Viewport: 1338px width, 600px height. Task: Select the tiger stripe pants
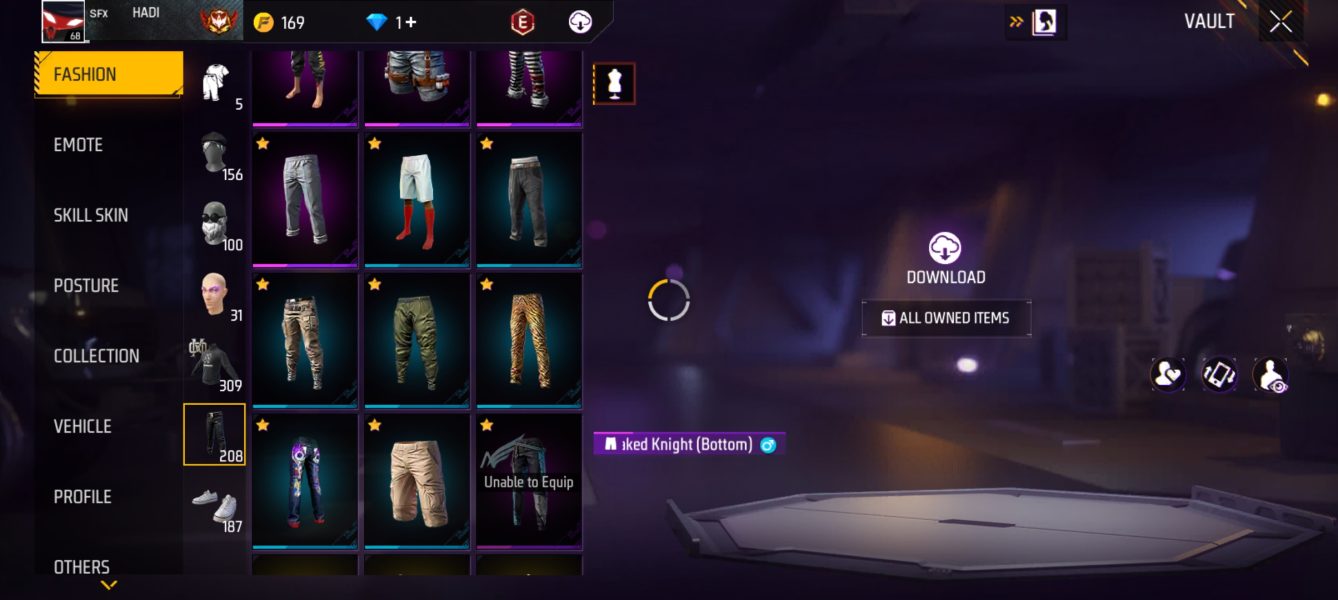point(529,340)
